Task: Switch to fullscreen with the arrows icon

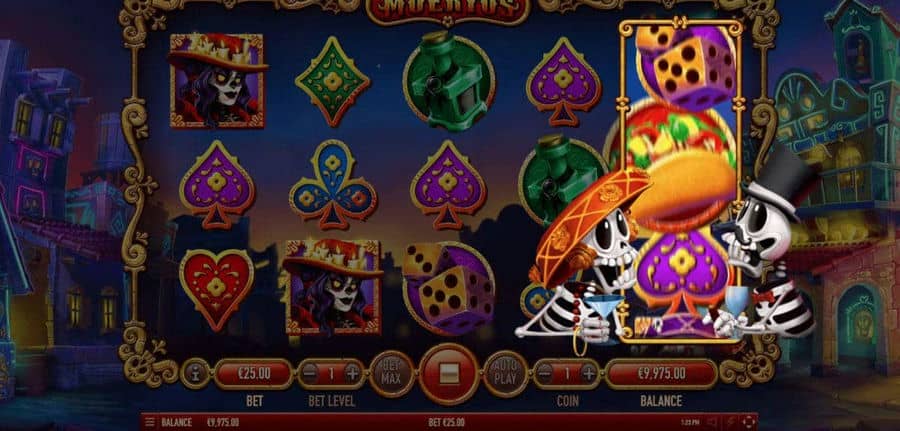Action: click(x=749, y=423)
